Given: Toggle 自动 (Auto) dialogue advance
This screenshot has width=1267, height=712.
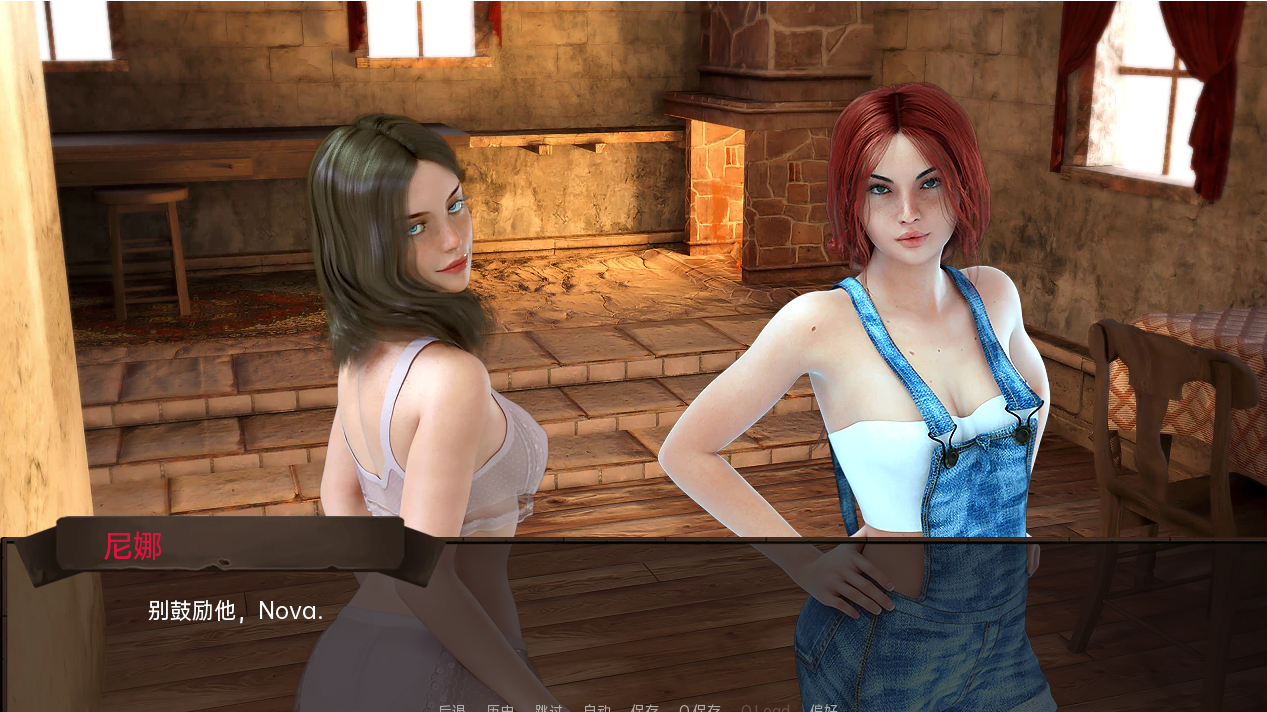Looking at the screenshot, I should pyautogui.click(x=597, y=708).
